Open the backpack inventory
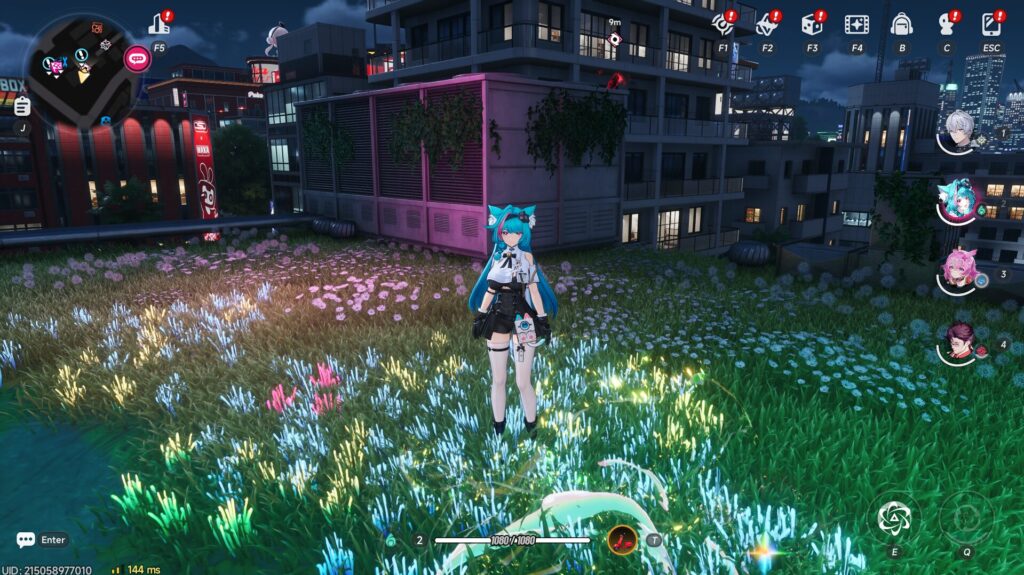Viewport: 1024px width, 575px height. pos(901,24)
